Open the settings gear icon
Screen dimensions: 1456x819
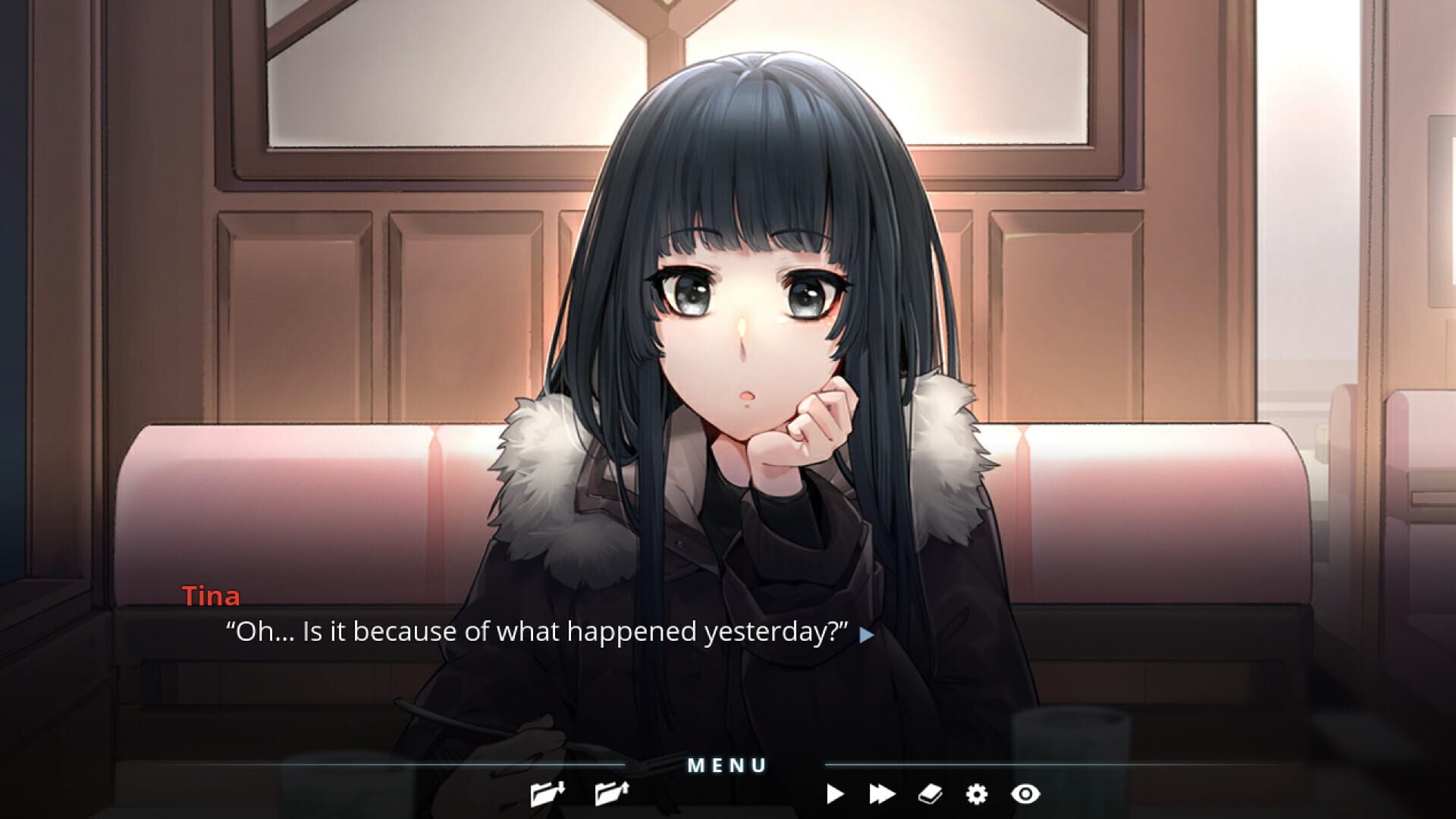click(977, 793)
